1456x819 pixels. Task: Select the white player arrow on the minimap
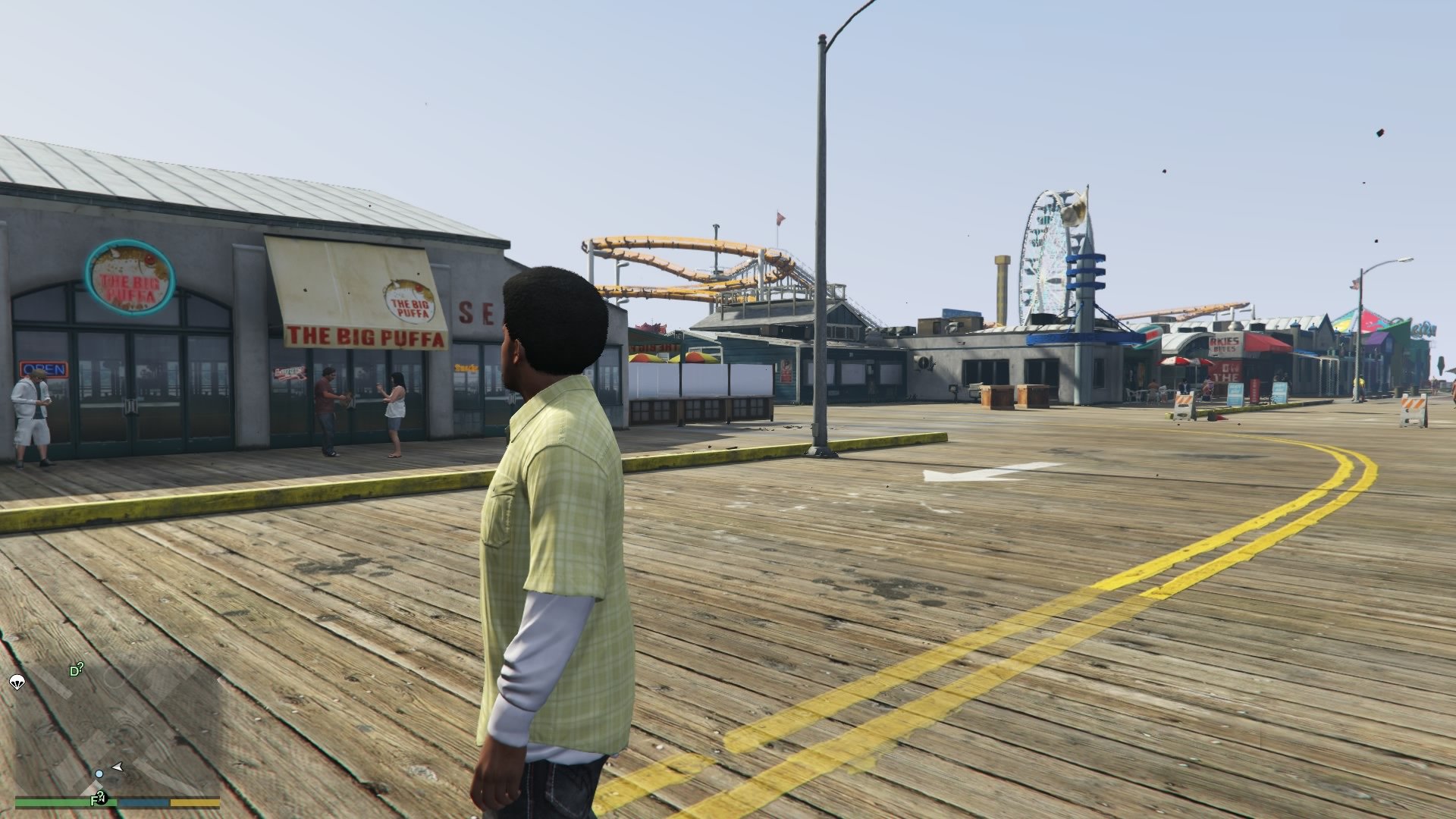[118, 766]
